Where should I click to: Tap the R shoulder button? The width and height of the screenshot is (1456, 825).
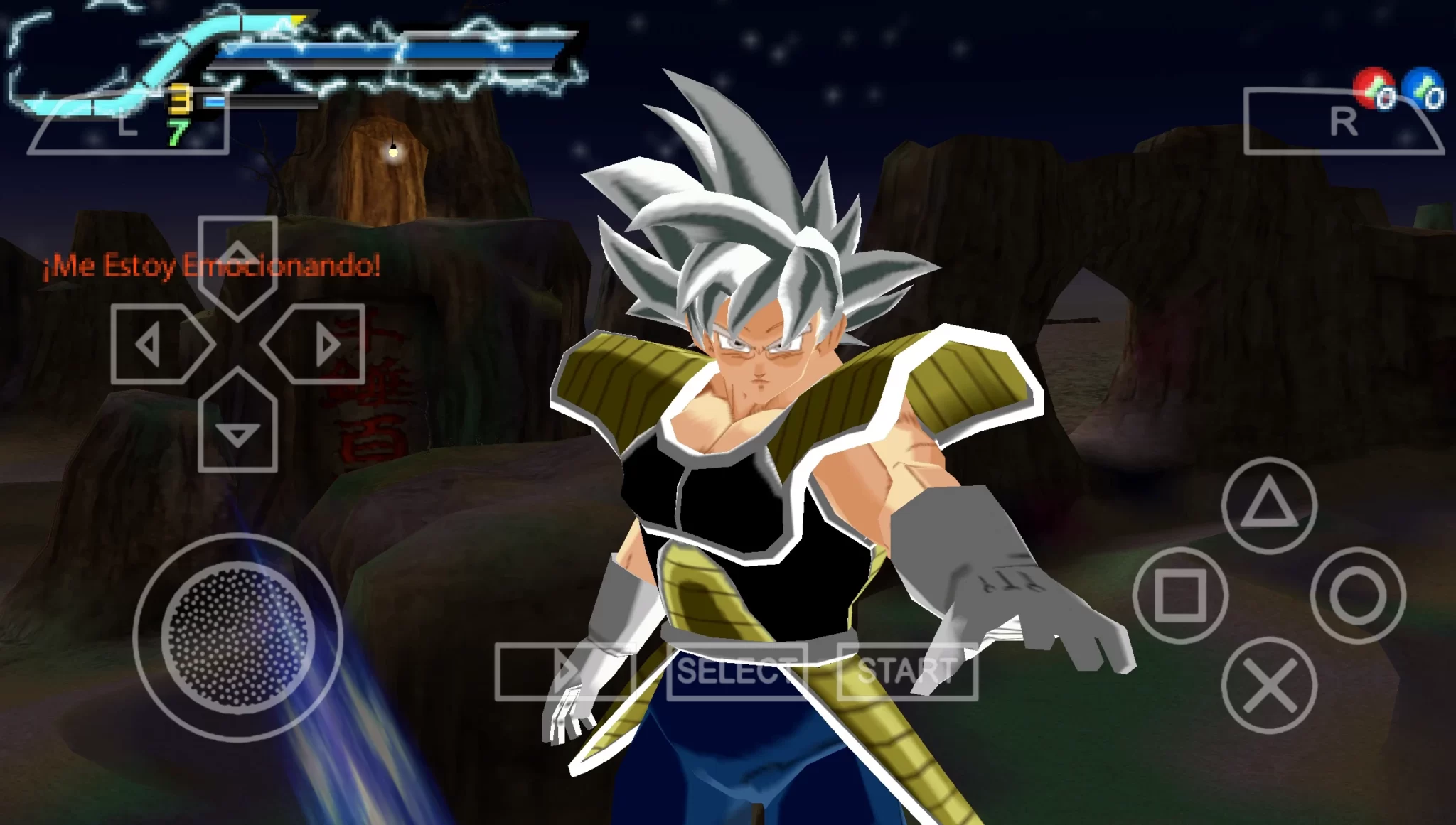tap(1343, 122)
